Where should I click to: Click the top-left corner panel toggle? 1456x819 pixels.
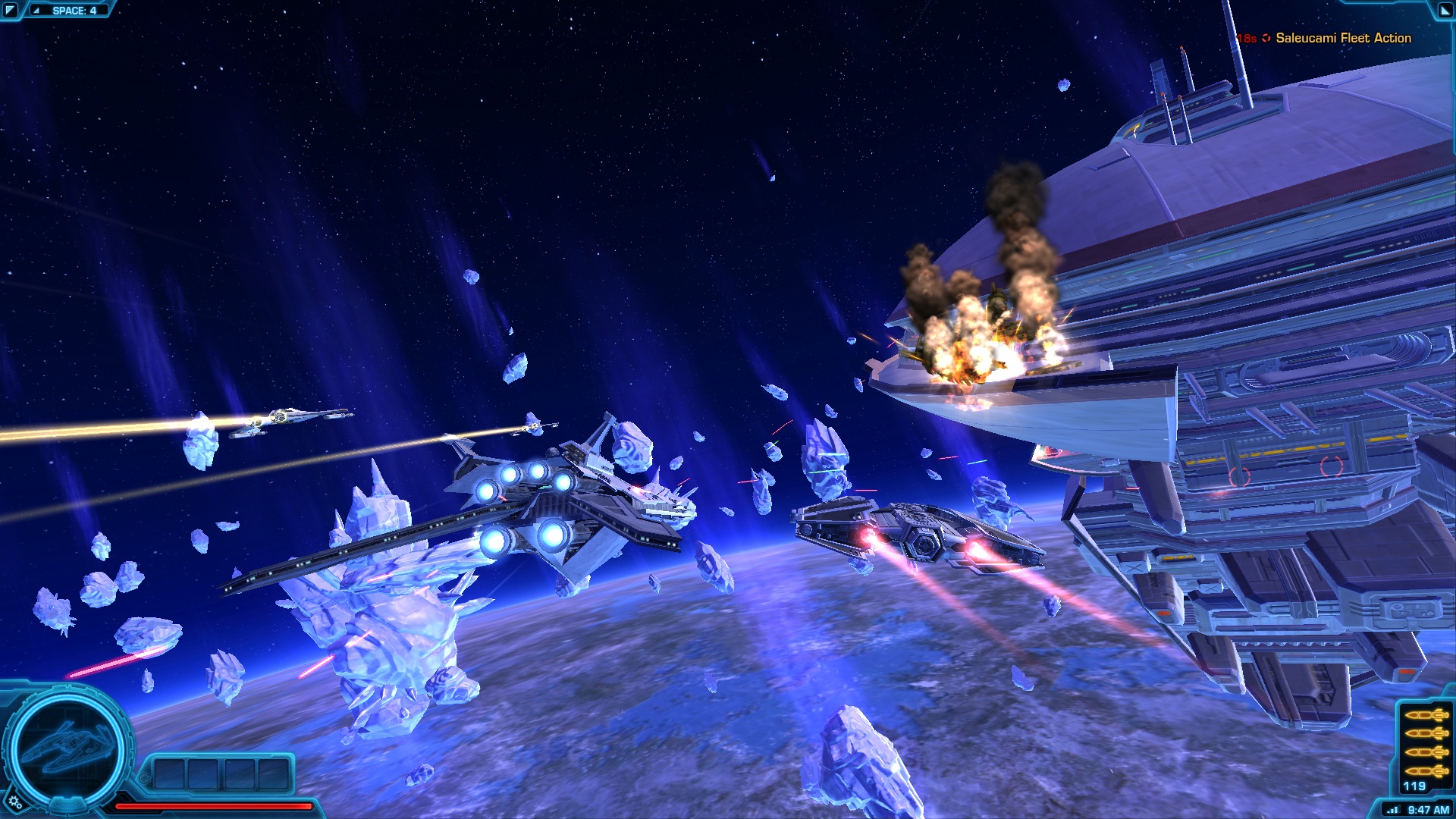[10, 10]
